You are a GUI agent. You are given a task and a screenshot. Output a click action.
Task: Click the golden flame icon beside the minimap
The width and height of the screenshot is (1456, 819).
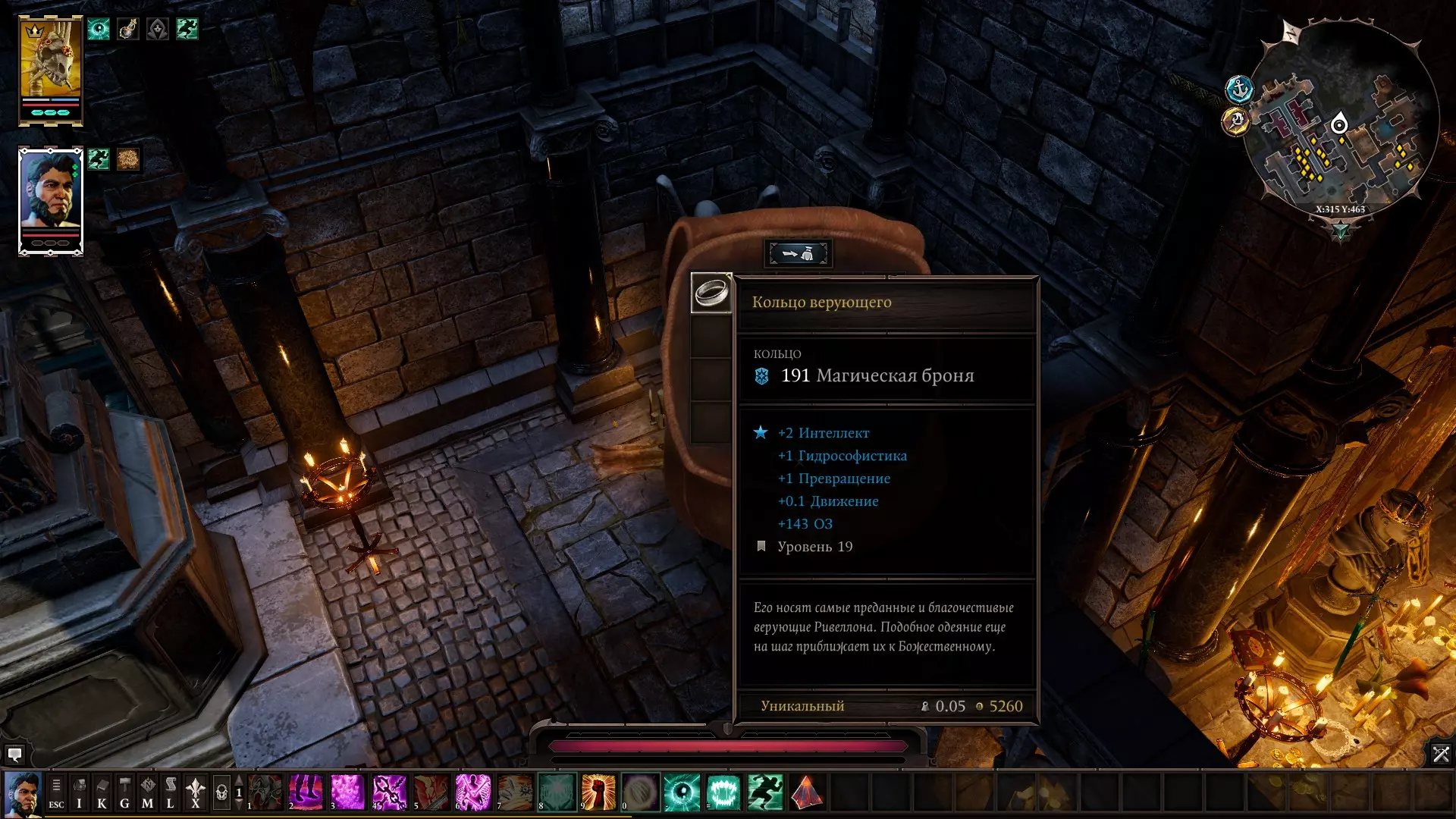[x=1235, y=121]
